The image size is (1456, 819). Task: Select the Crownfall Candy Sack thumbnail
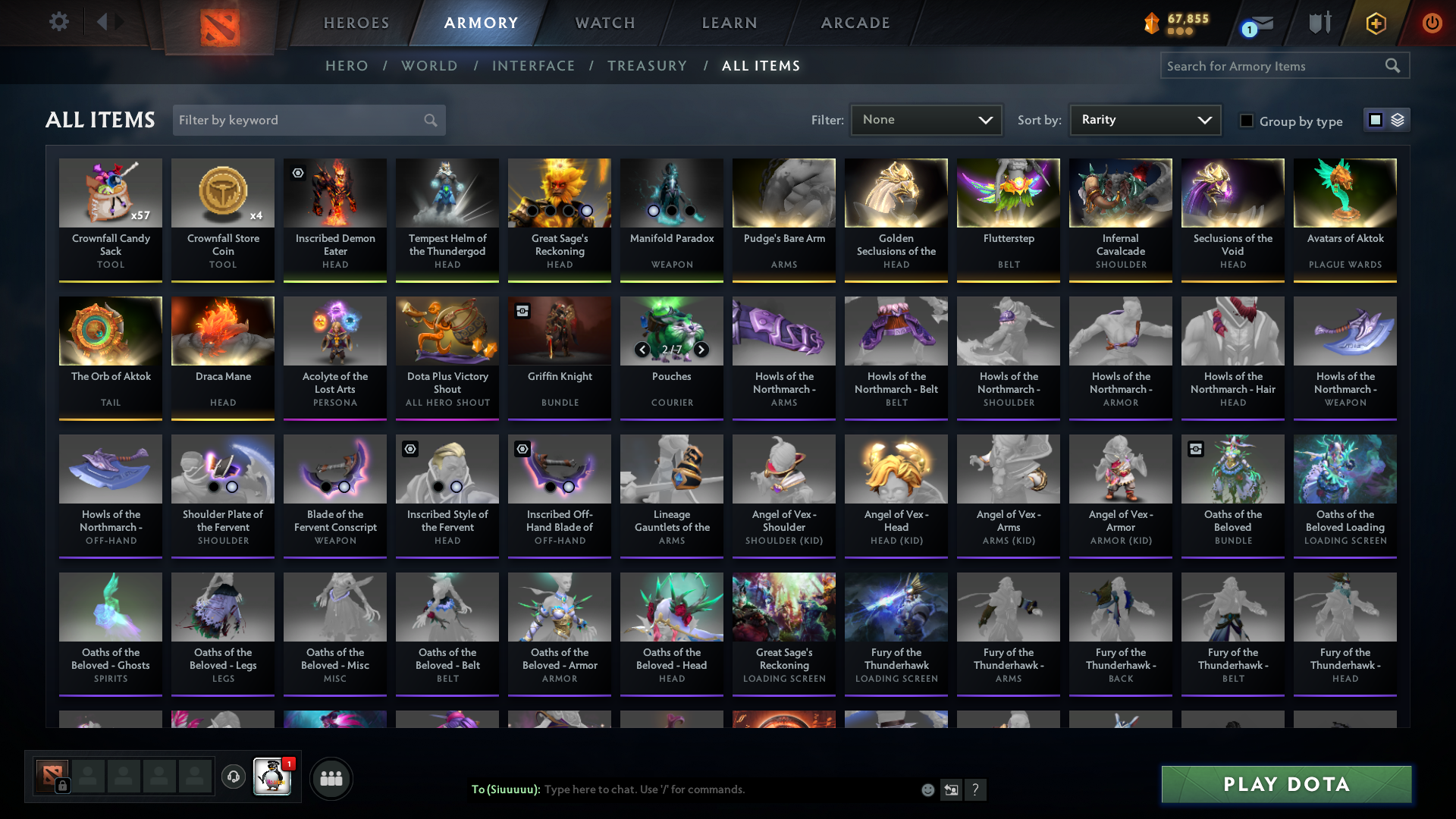pyautogui.click(x=111, y=193)
